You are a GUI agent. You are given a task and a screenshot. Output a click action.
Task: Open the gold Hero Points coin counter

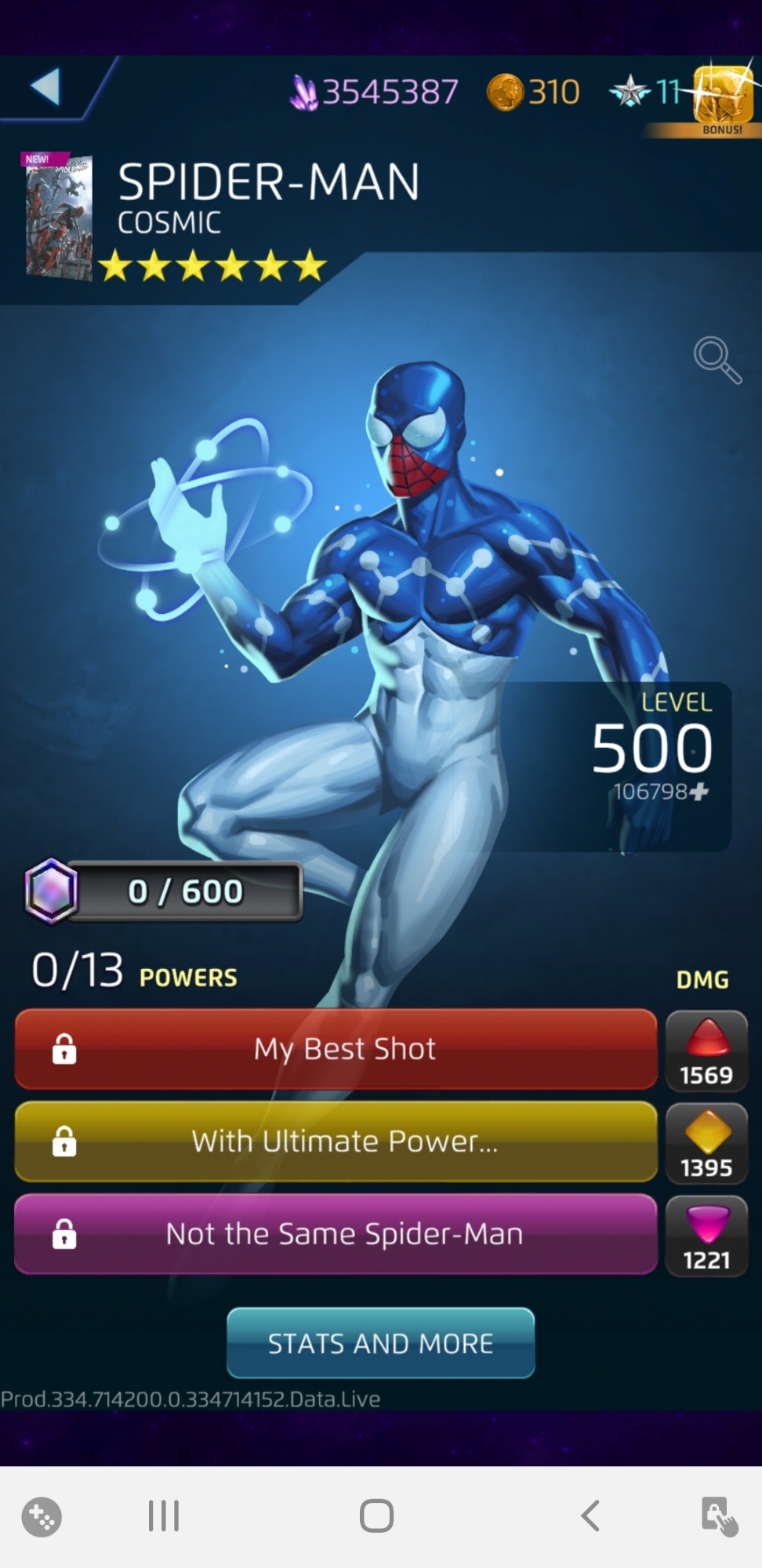coord(533,93)
